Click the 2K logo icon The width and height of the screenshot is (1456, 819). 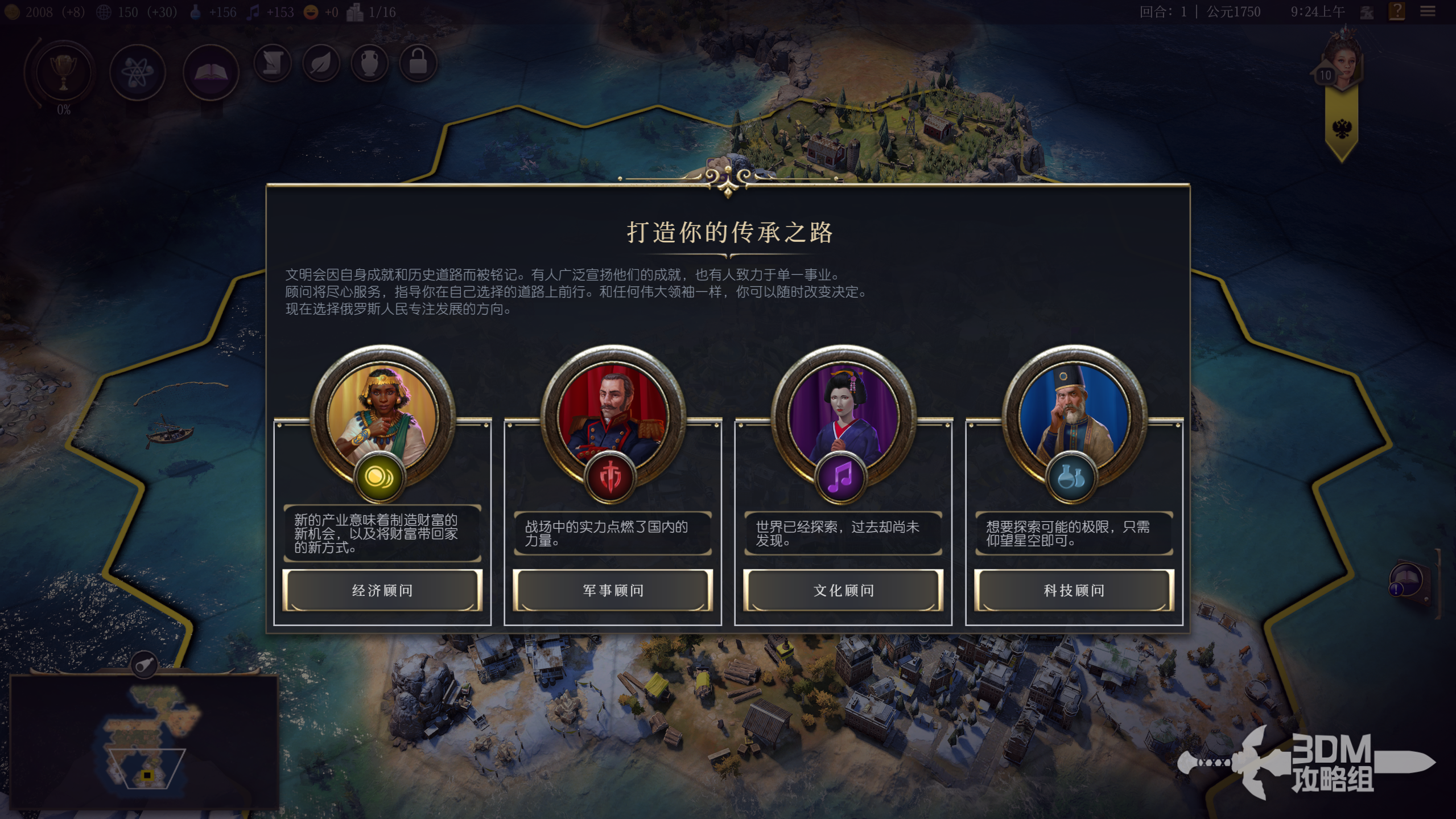pyautogui.click(x=1367, y=12)
